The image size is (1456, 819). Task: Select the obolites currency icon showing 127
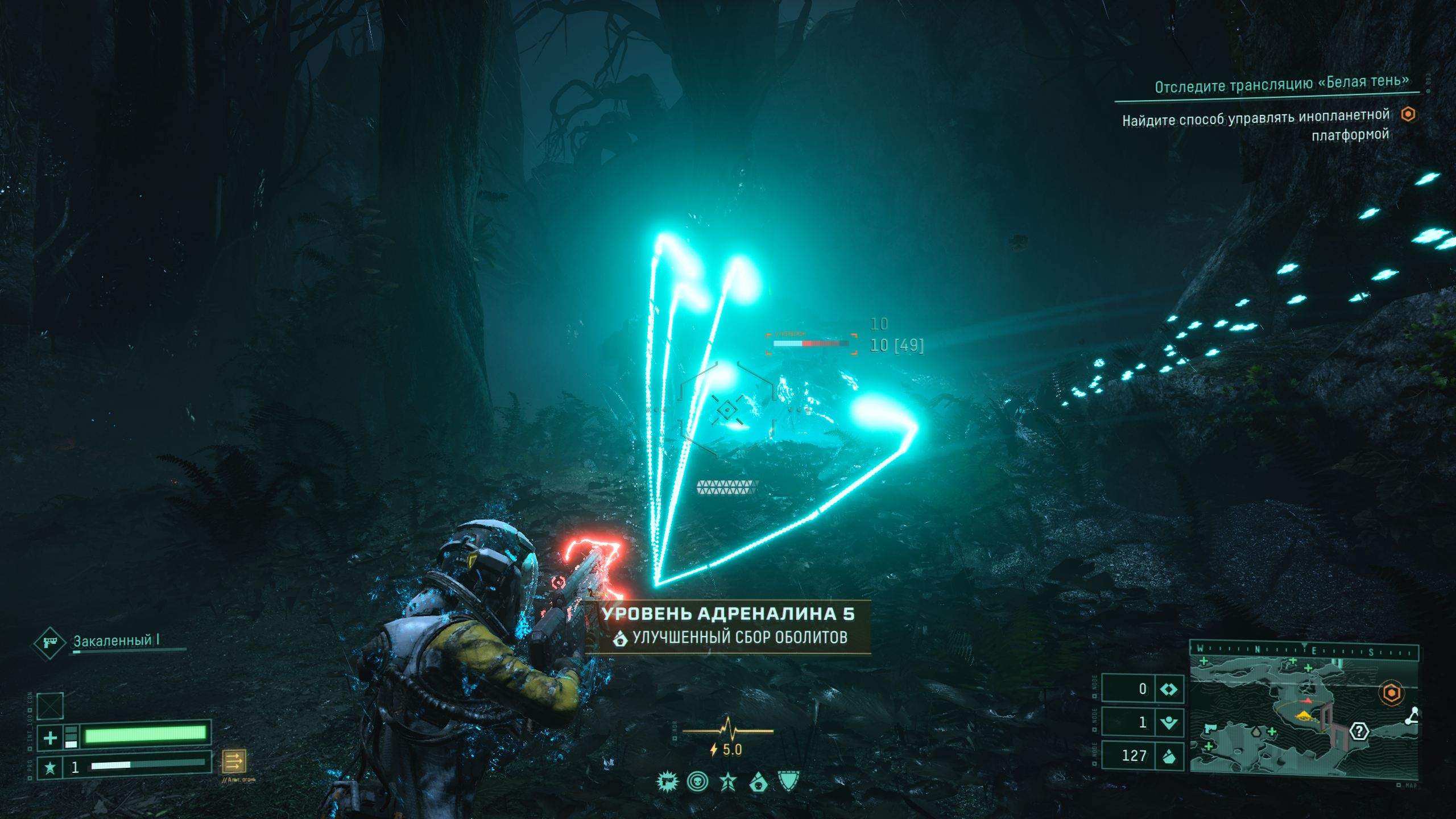click(1169, 756)
